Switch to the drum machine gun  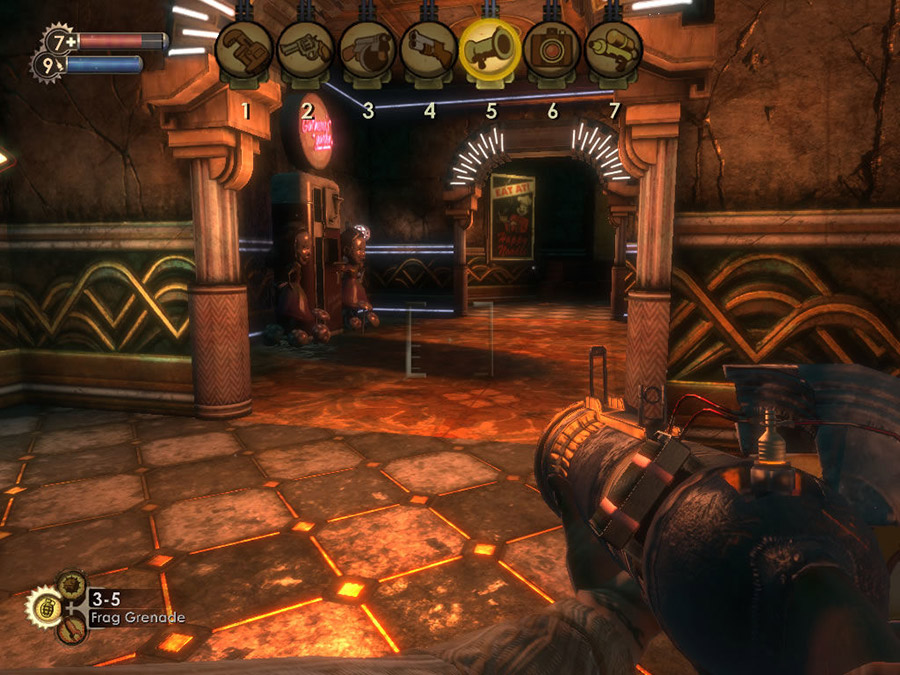367,49
